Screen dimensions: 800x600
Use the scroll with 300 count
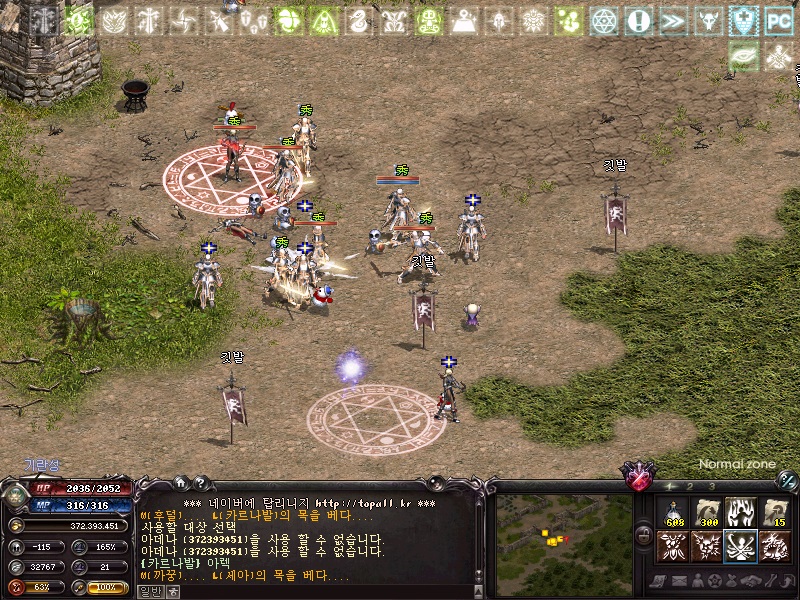click(707, 513)
